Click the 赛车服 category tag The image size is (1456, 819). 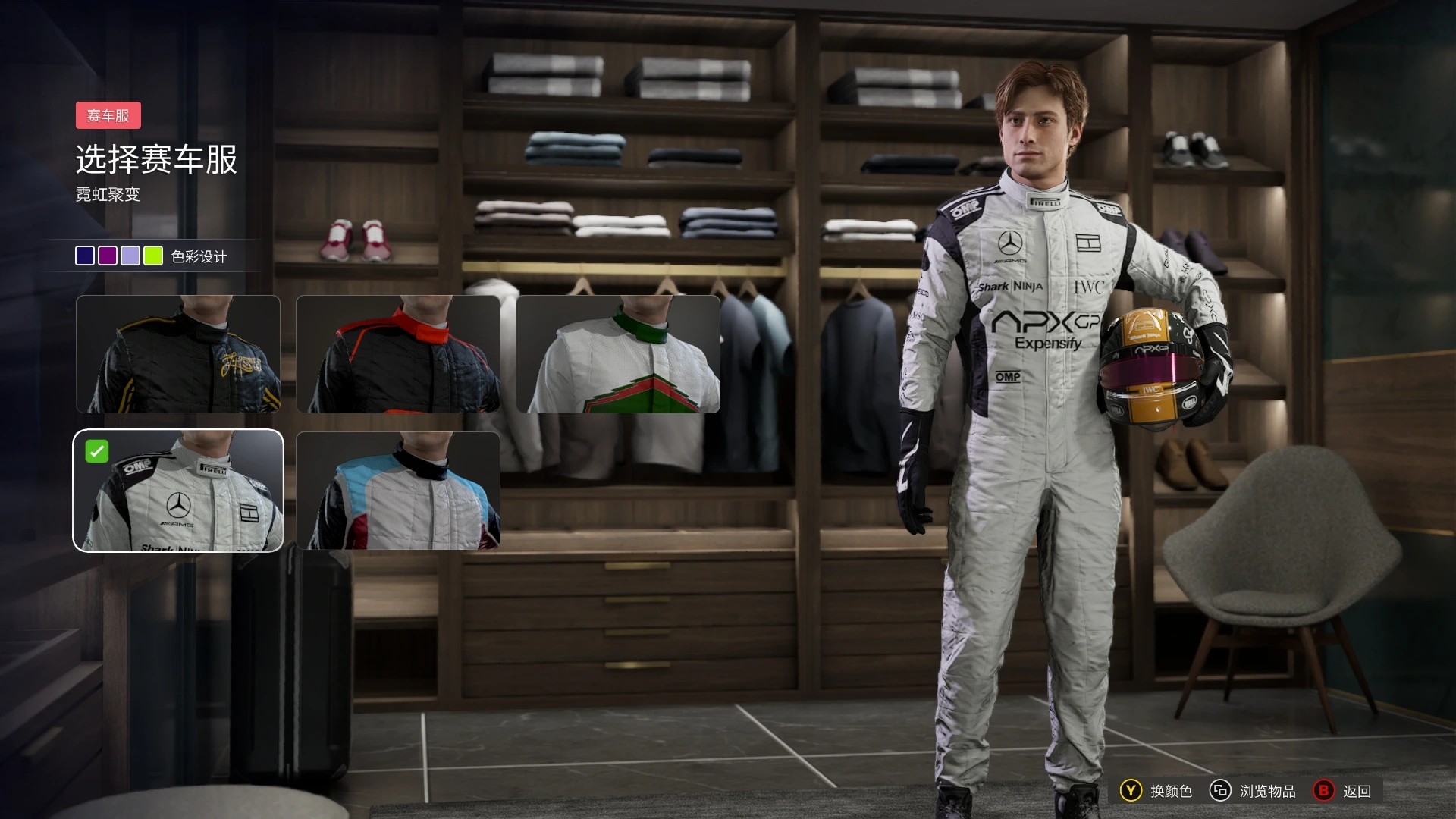point(108,115)
